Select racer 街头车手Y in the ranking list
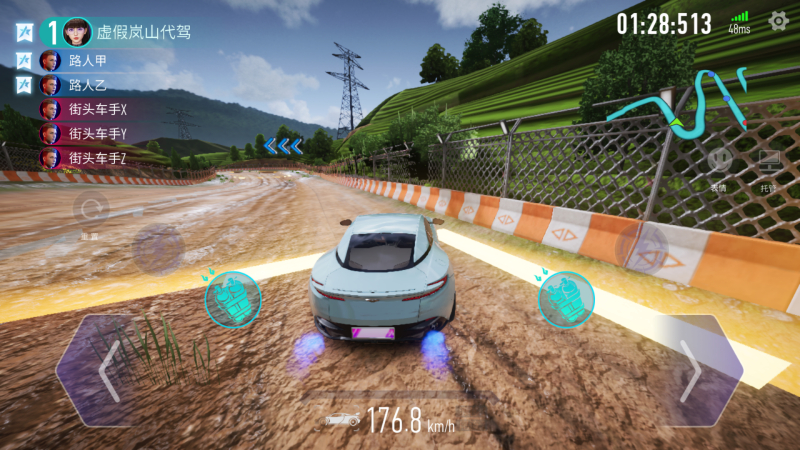Screen dimensions: 800x450 95,133
